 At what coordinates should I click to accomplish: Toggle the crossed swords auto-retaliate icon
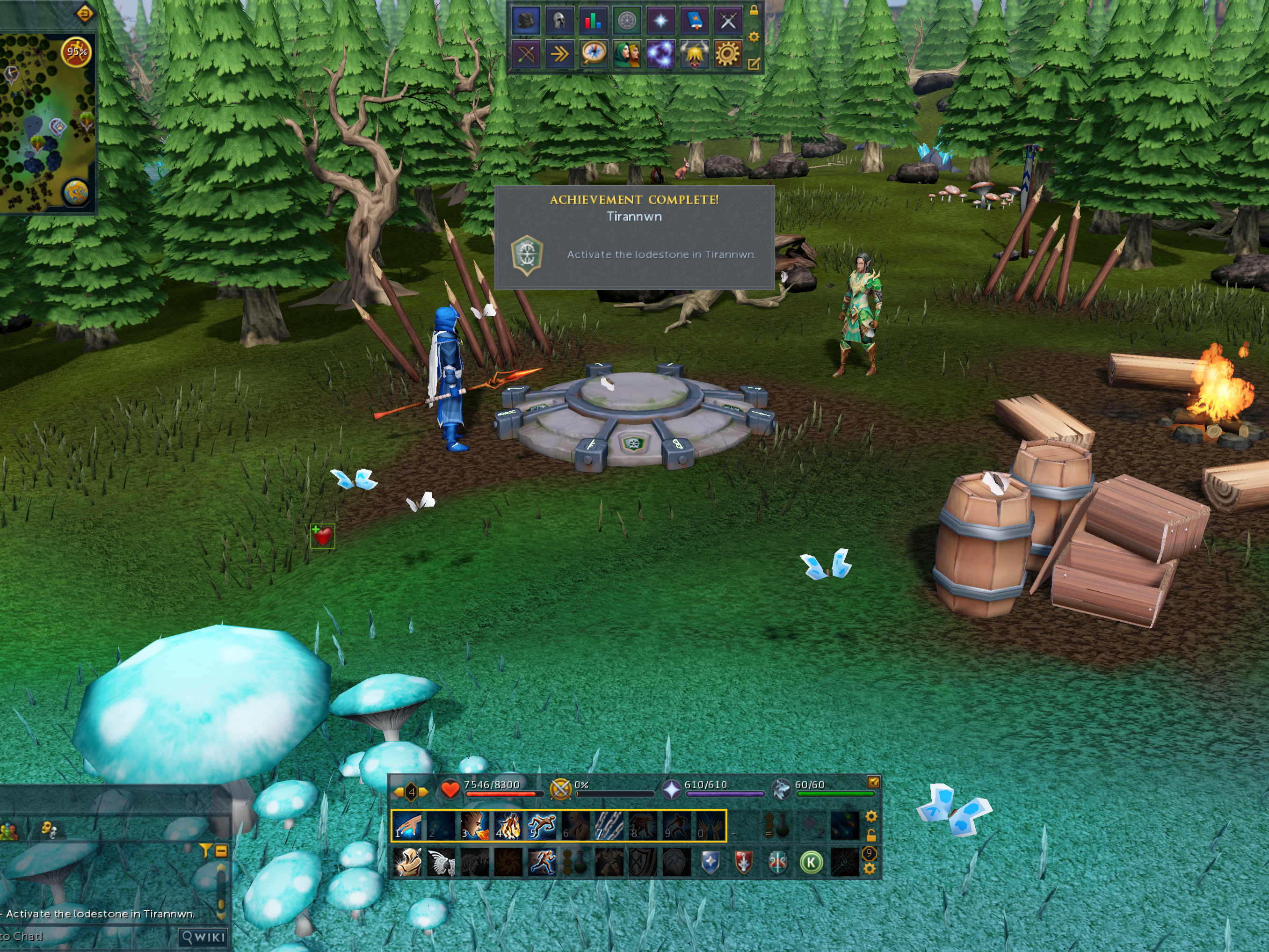pos(560,790)
